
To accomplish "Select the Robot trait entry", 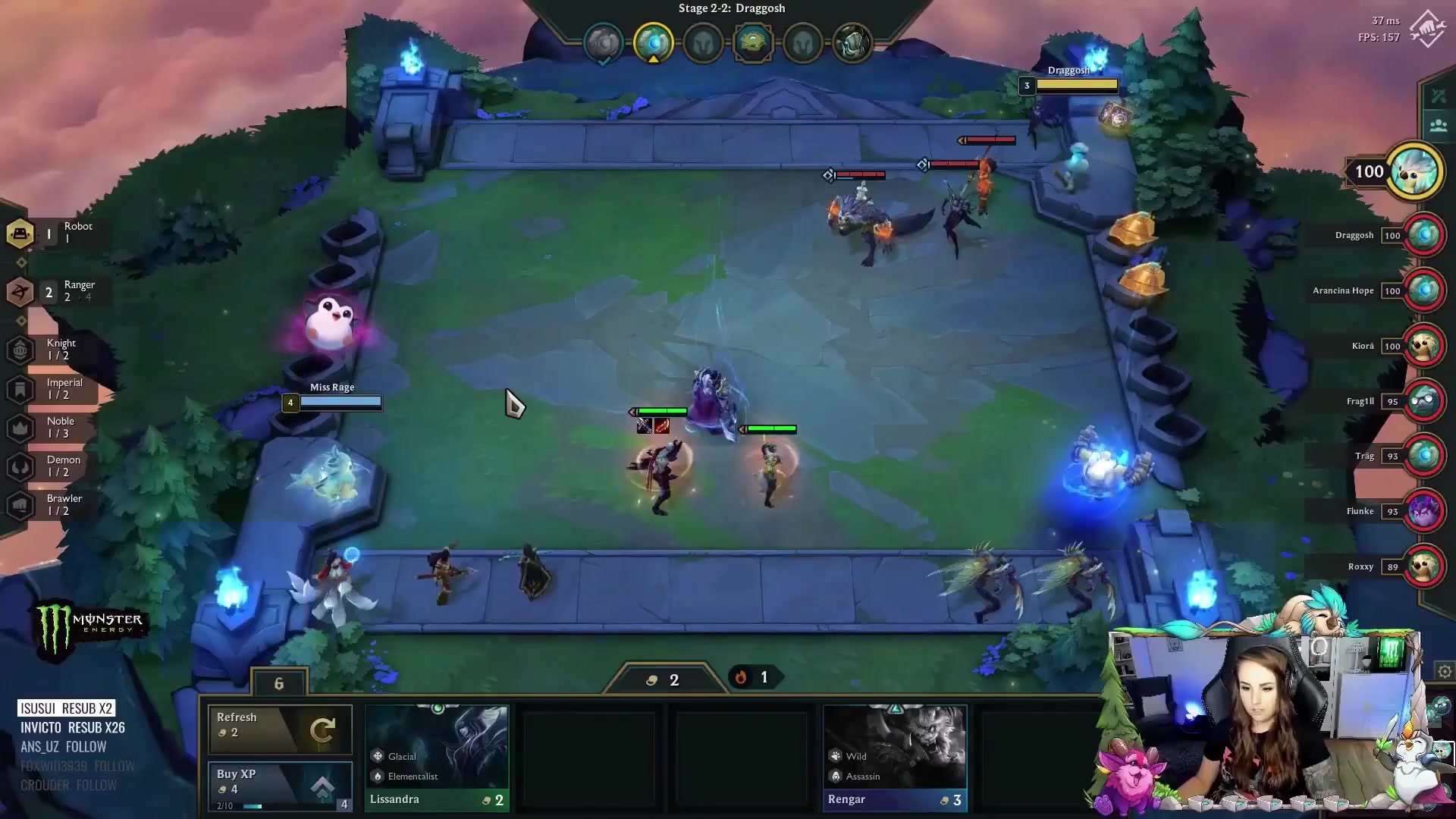I will [x=53, y=233].
